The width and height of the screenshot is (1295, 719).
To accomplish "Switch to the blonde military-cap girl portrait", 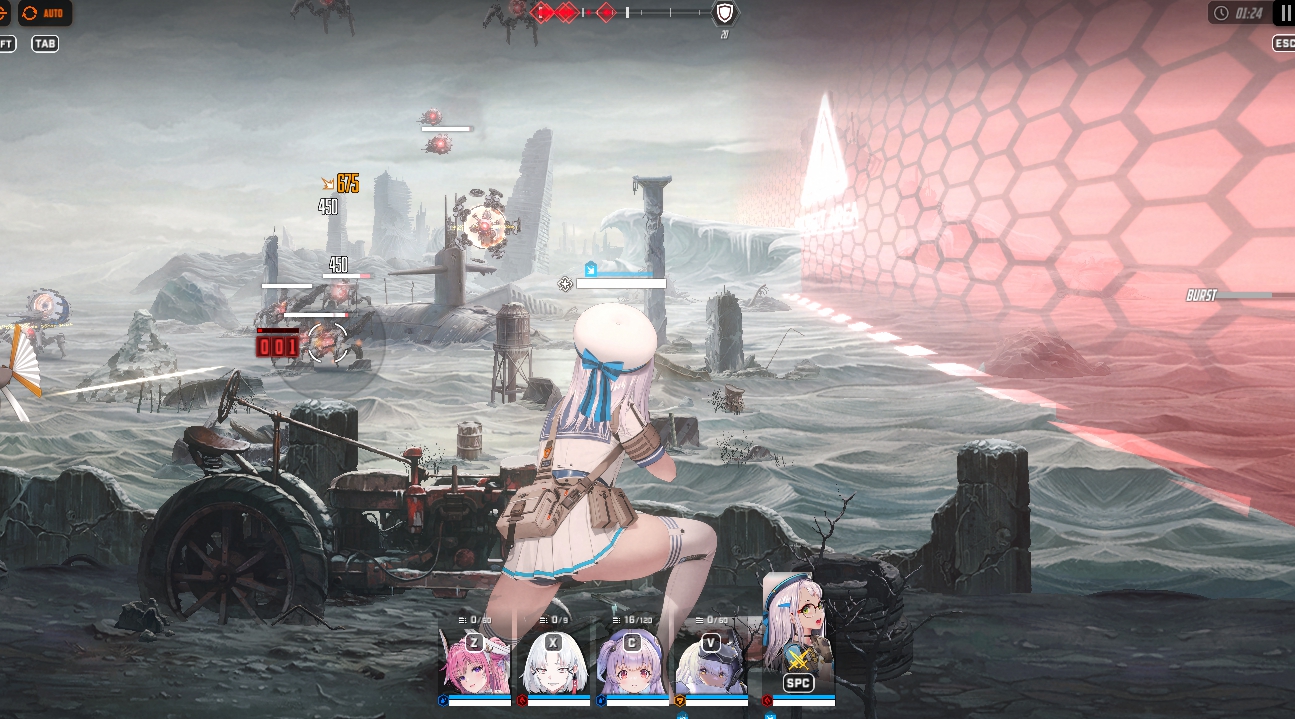I will point(712,663).
